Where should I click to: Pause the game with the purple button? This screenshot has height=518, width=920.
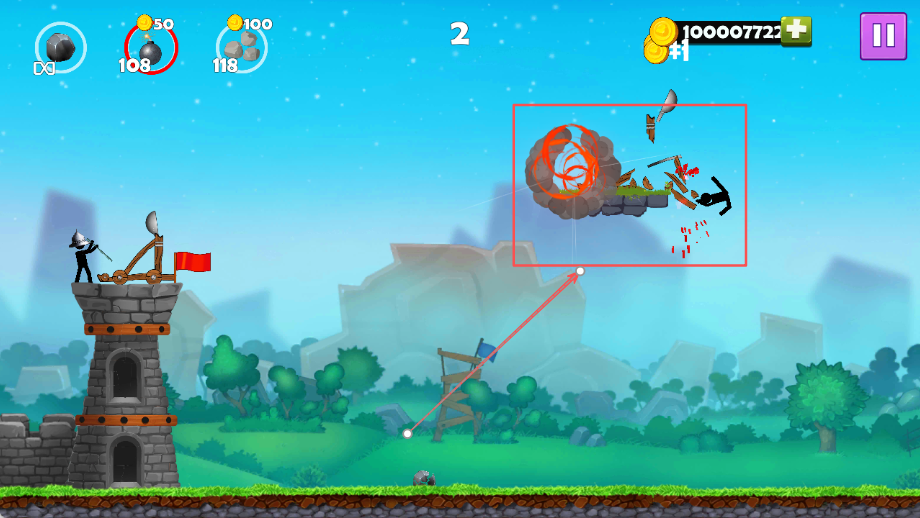pos(883,36)
